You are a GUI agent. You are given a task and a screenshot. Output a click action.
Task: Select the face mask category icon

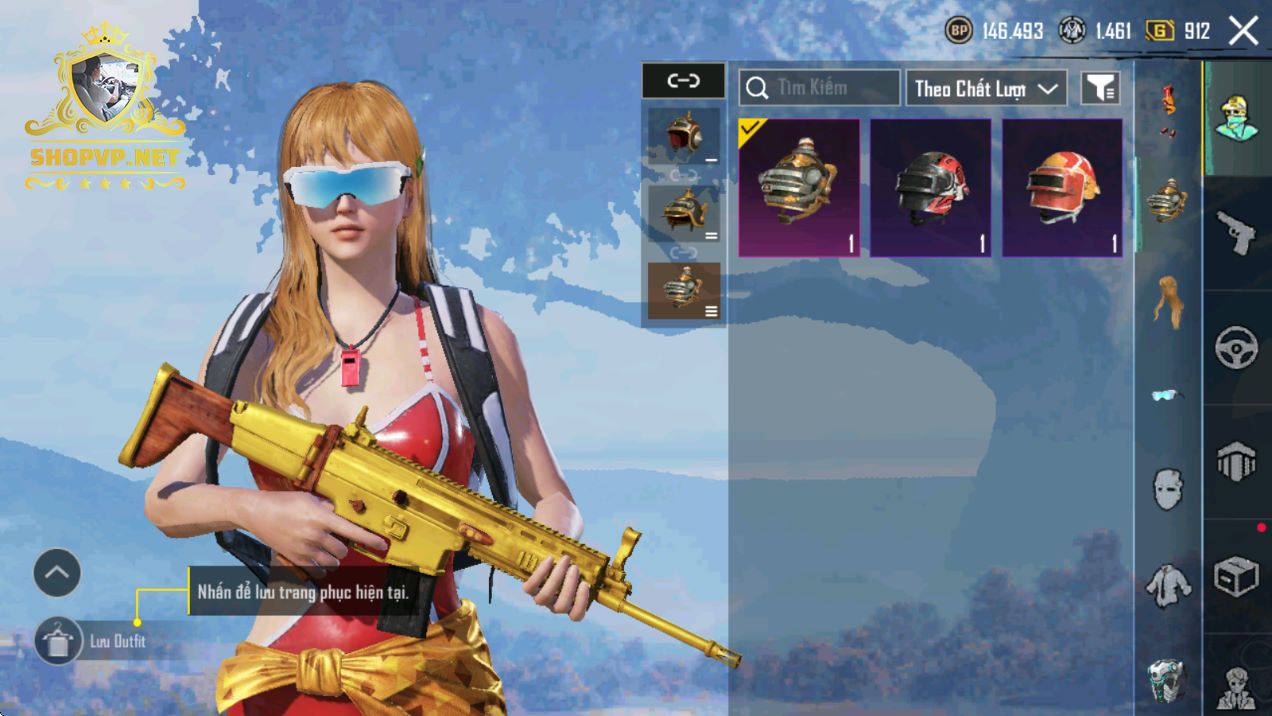pyautogui.click(x=1167, y=490)
